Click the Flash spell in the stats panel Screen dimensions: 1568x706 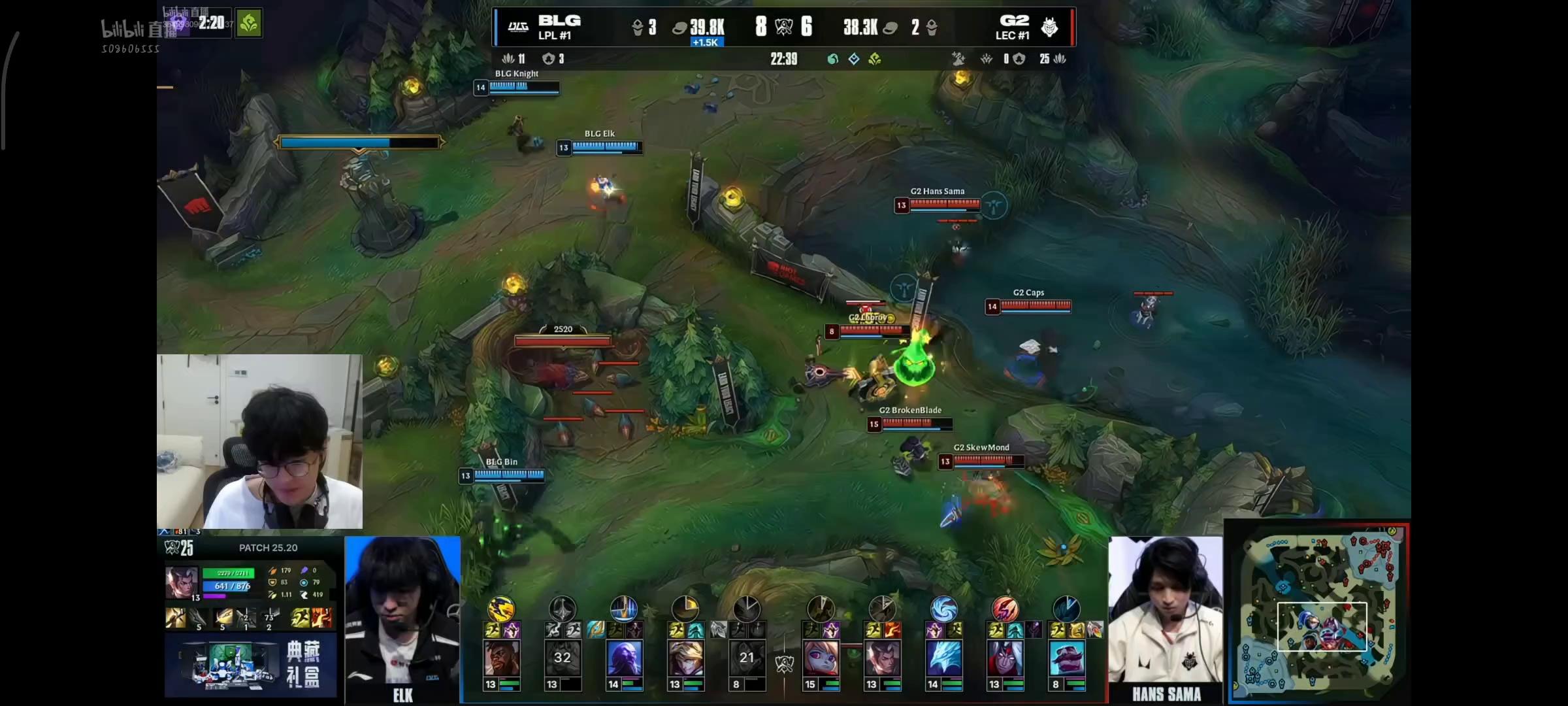coord(301,617)
